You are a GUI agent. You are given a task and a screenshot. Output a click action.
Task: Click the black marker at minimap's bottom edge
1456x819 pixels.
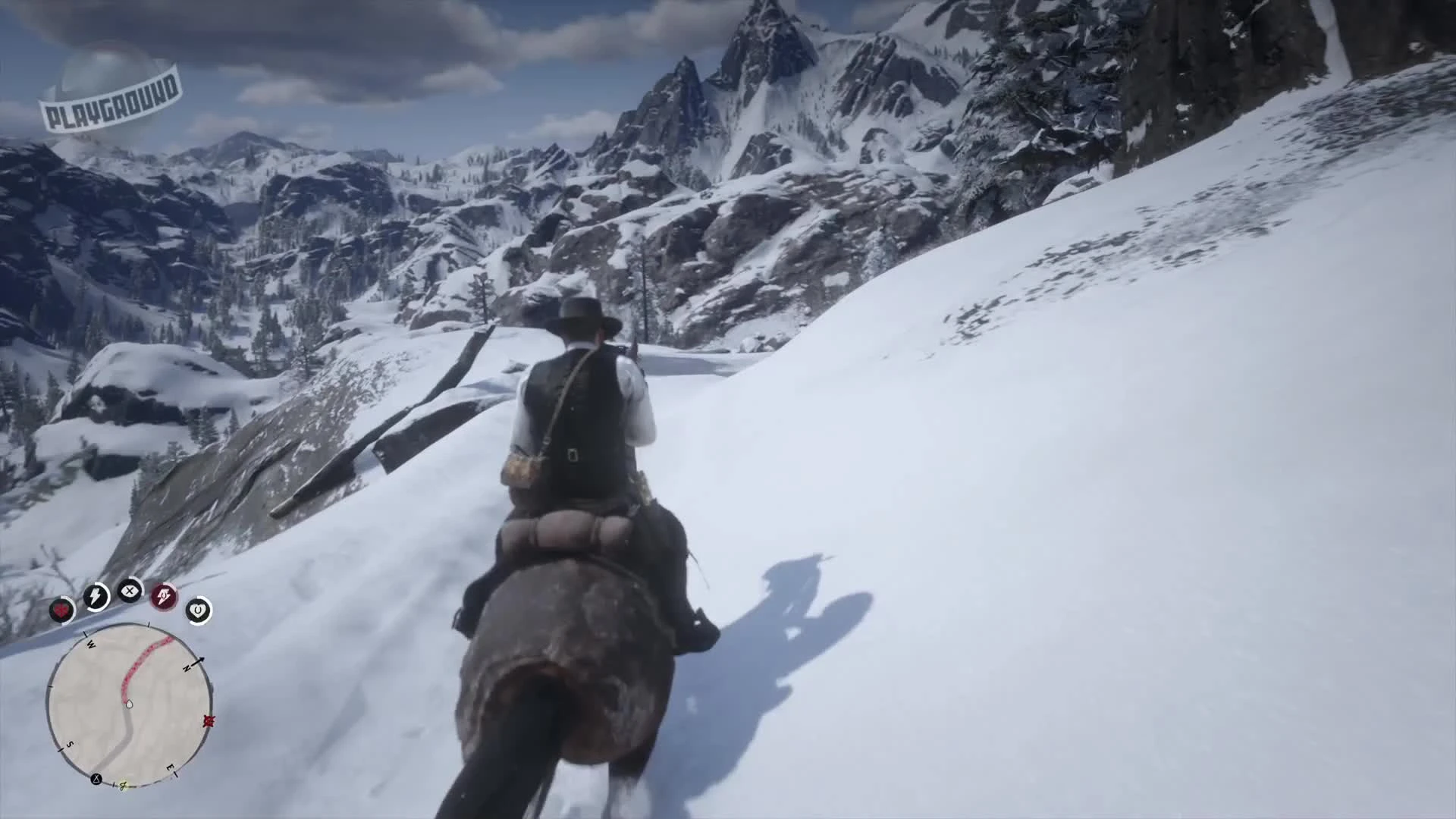point(96,779)
